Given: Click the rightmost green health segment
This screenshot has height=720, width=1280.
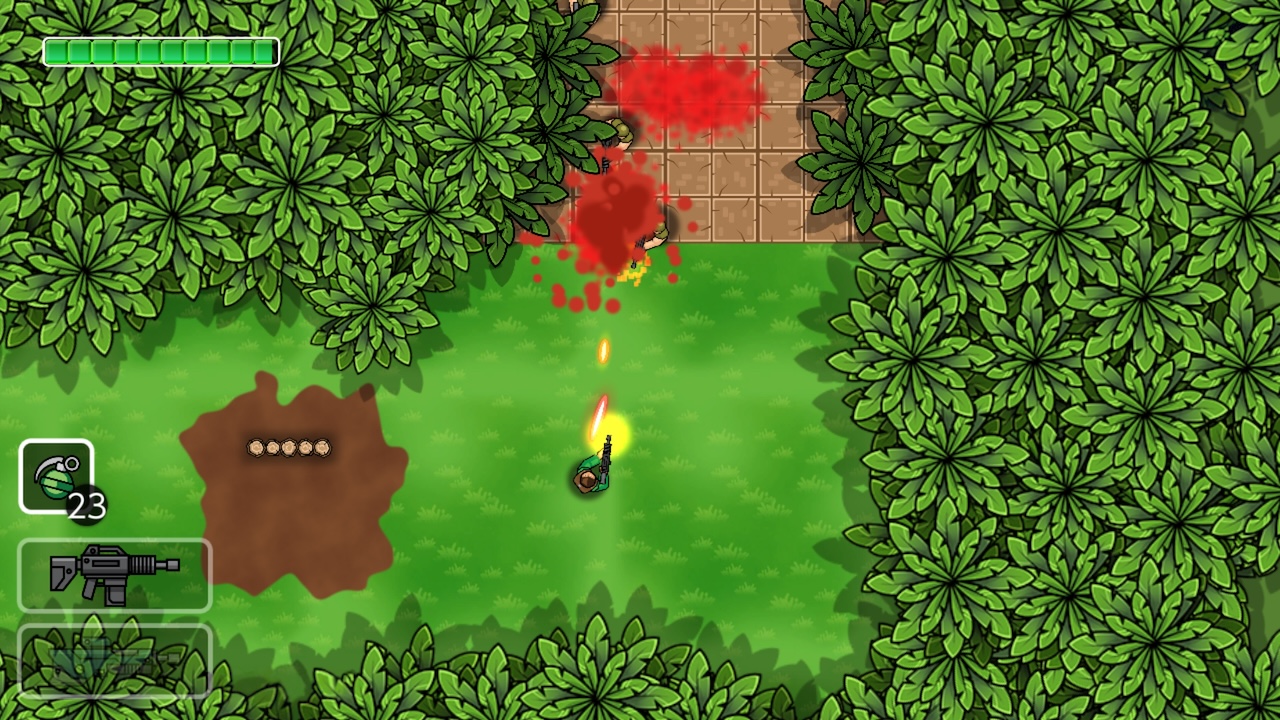Looking at the screenshot, I should (x=265, y=51).
